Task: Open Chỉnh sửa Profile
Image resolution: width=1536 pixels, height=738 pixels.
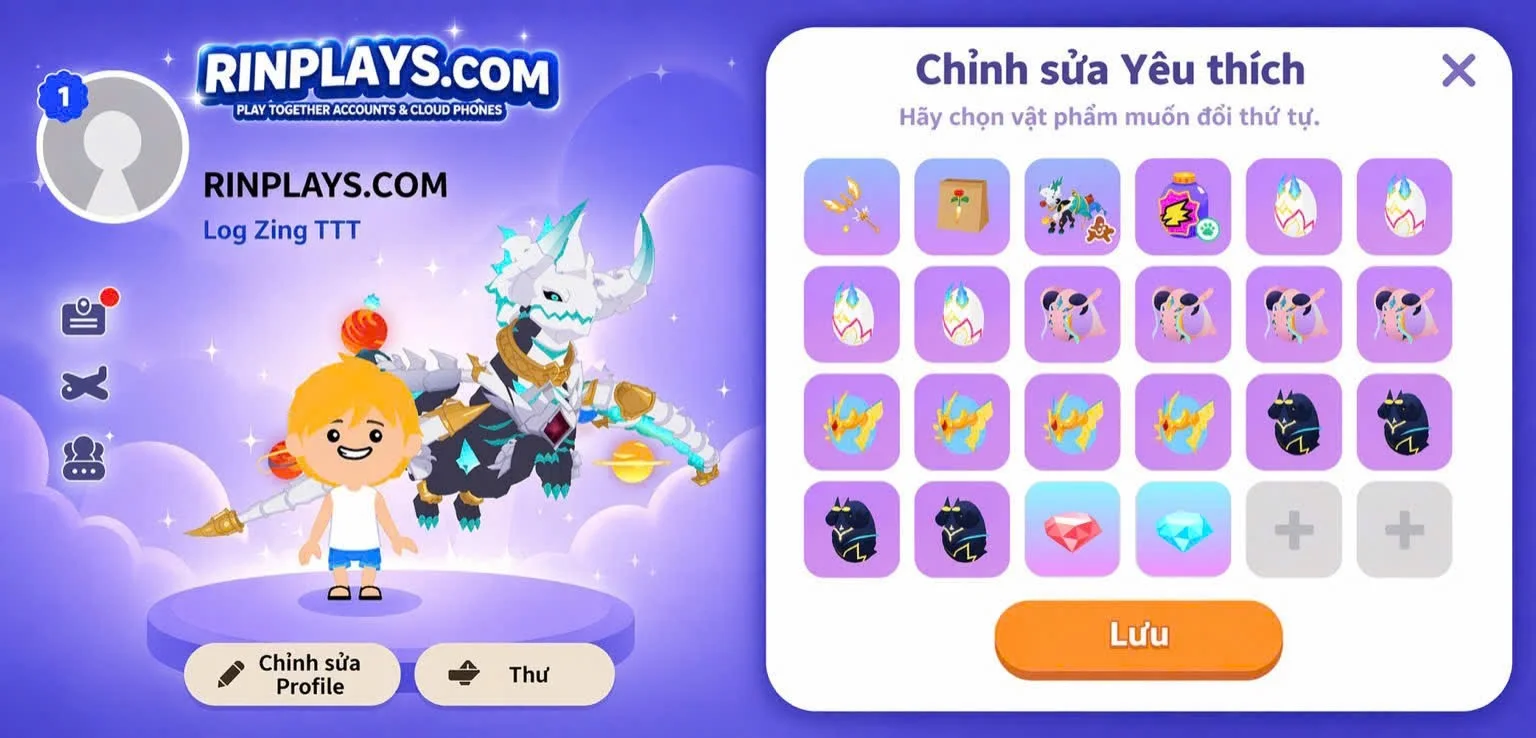Action: pyautogui.click(x=291, y=674)
